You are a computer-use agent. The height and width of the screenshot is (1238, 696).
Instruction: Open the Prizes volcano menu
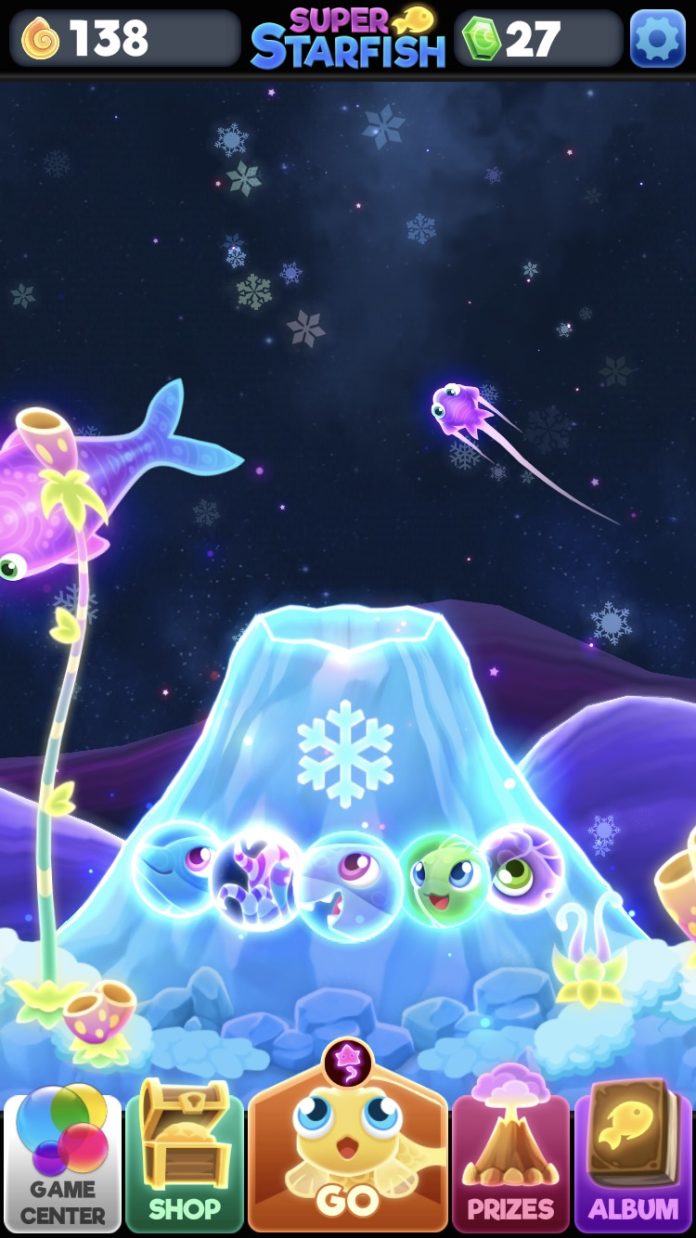(x=511, y=1163)
